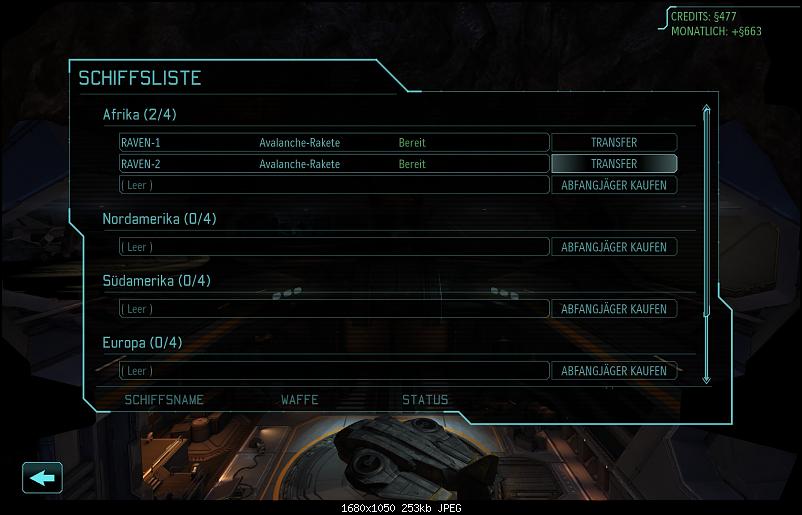Select the RAVEN-1 ship row
Image resolution: width=802 pixels, height=515 pixels.
pyautogui.click(x=334, y=142)
